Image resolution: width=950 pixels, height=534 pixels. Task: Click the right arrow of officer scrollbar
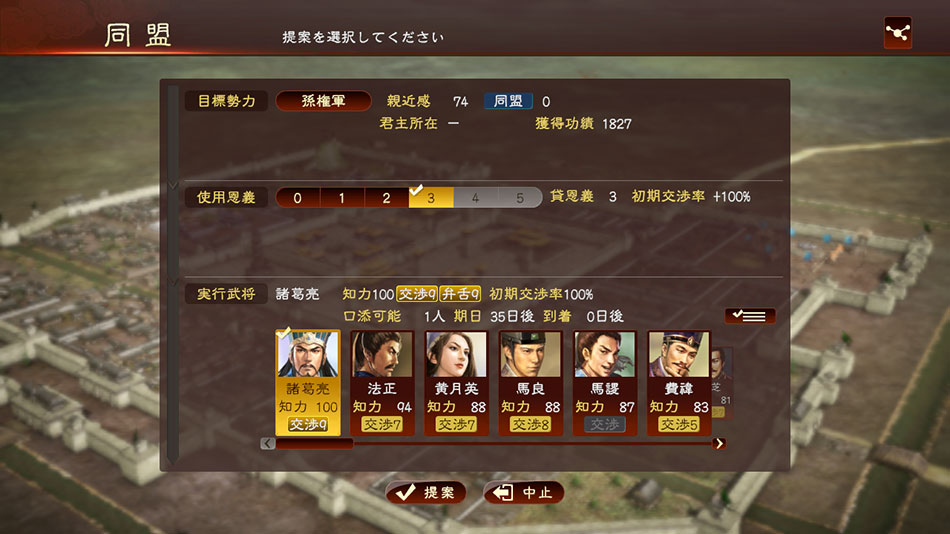point(719,443)
